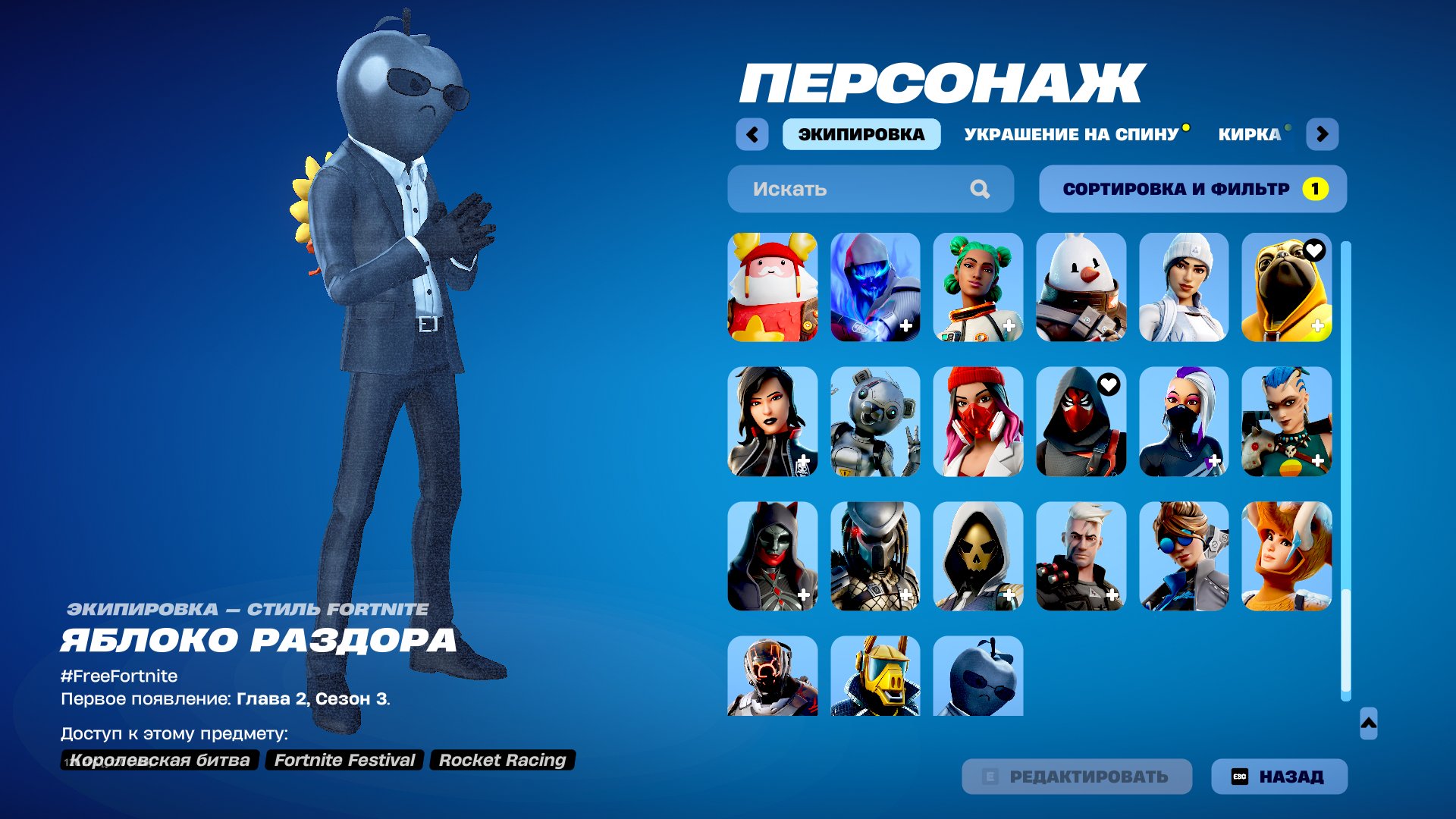The width and height of the screenshot is (1456, 819).
Task: Unfavorite the red-masked hooded skin
Action: click(x=1109, y=384)
